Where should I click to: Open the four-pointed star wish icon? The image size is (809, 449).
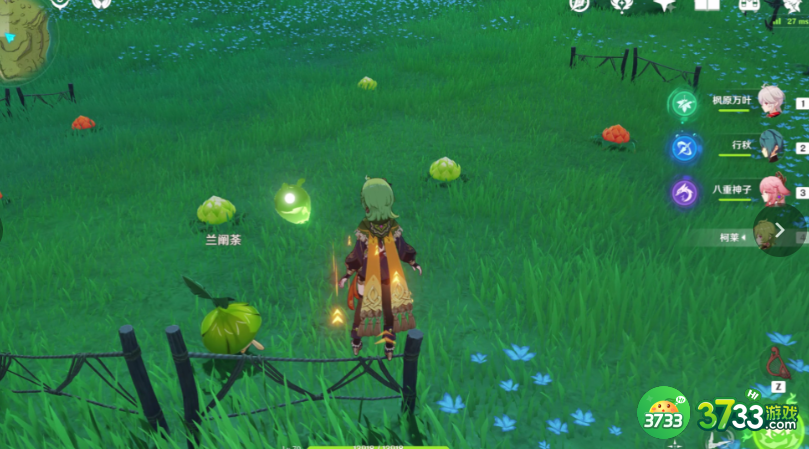(664, 5)
